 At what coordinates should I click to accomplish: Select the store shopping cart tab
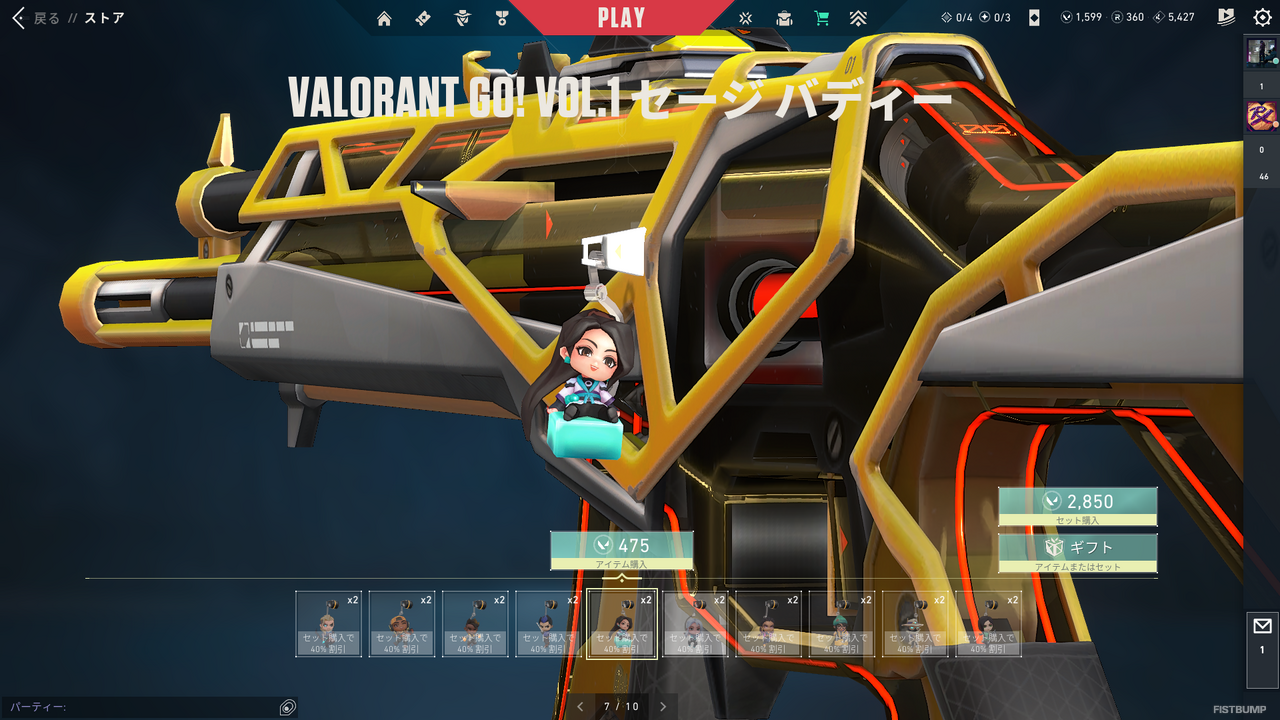click(822, 18)
